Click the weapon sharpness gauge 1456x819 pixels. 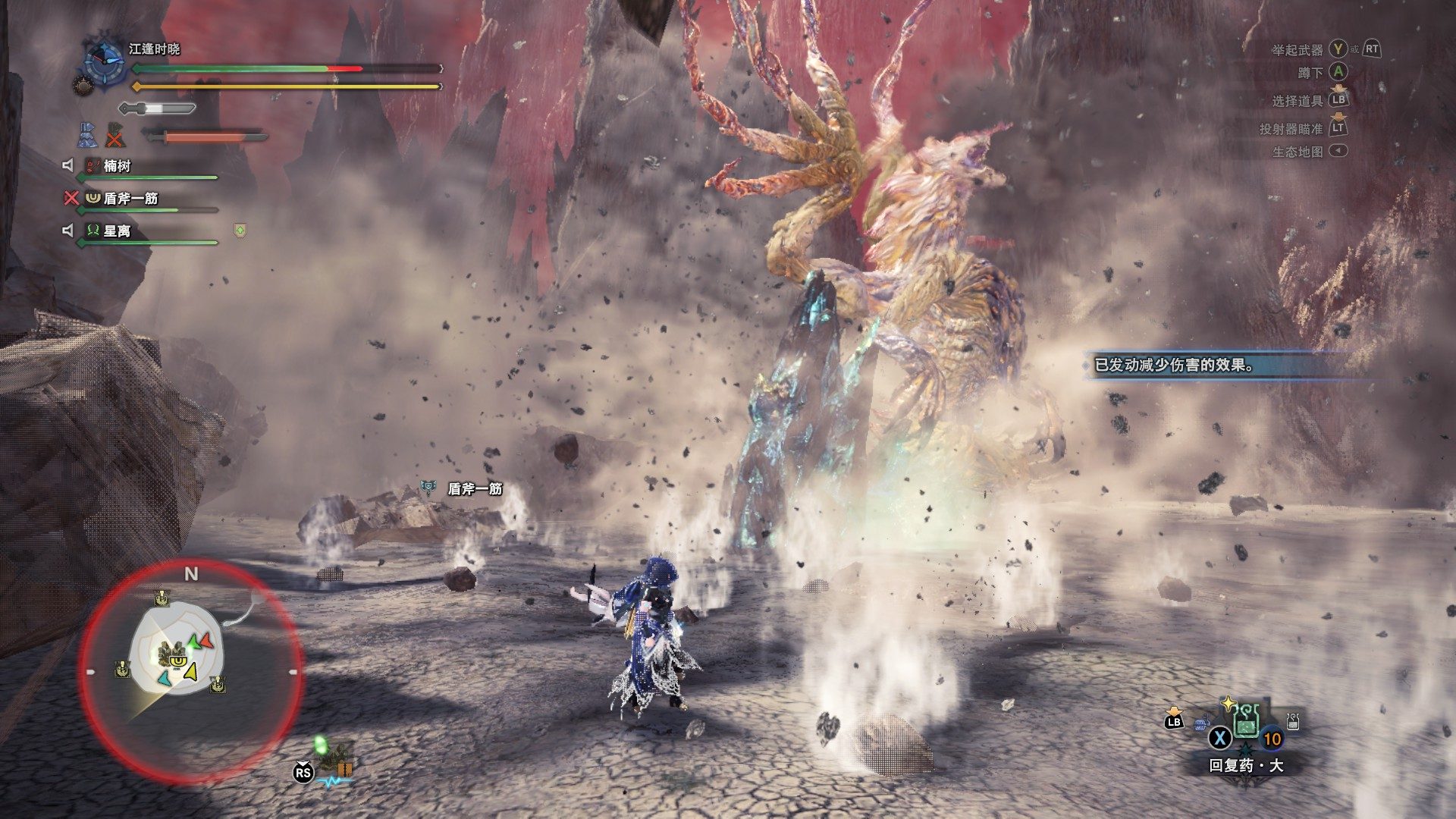pyautogui.click(x=158, y=108)
